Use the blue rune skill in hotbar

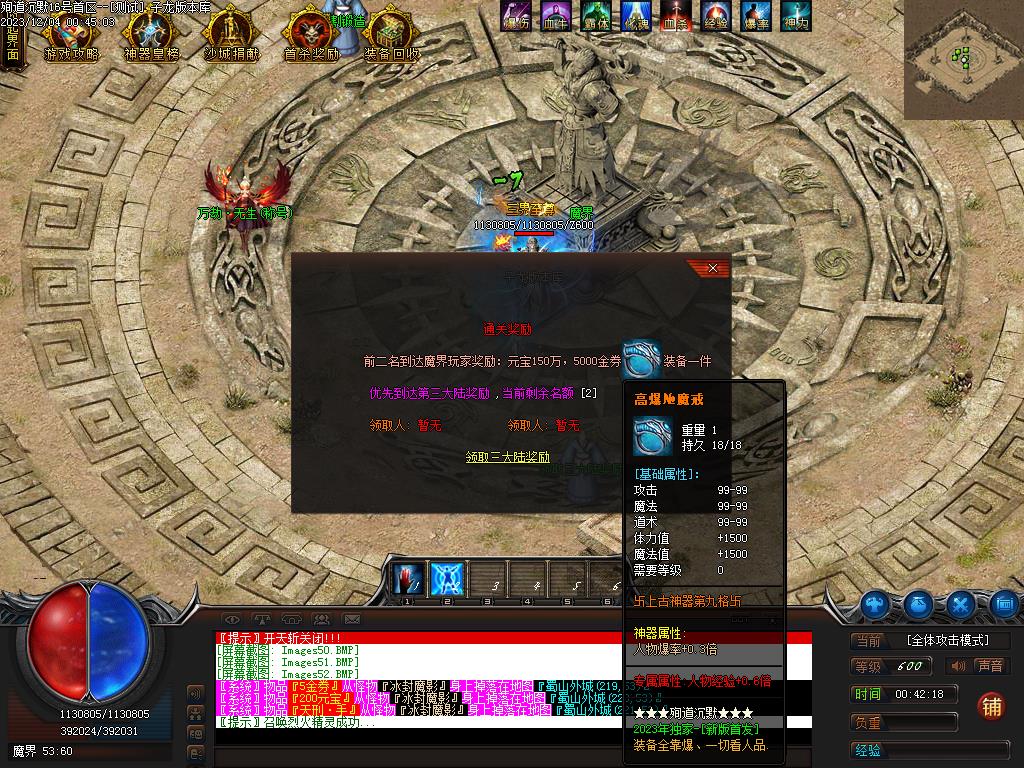(x=446, y=579)
